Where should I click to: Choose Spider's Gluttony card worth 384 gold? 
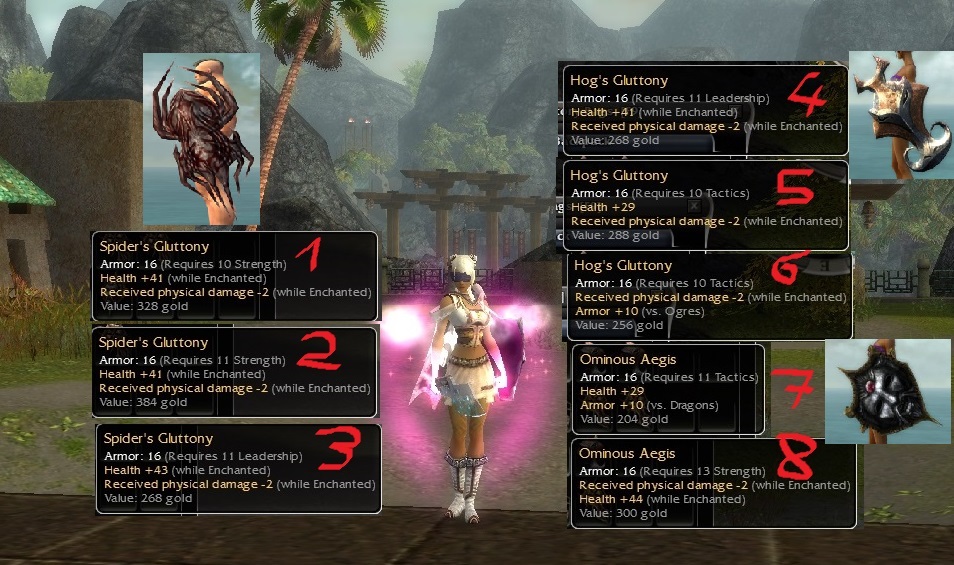point(235,372)
